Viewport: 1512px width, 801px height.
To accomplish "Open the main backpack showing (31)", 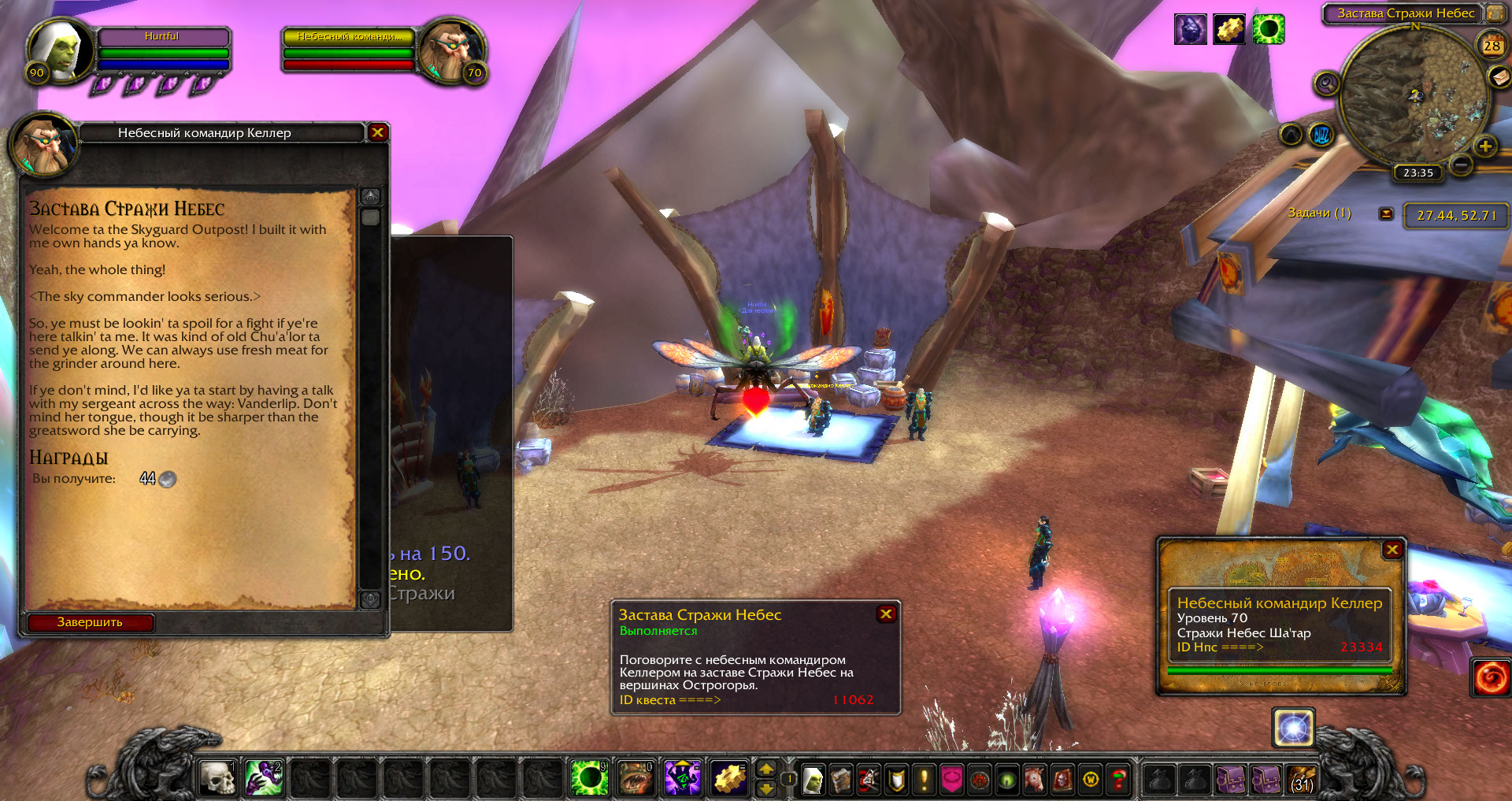I will click(x=1302, y=779).
